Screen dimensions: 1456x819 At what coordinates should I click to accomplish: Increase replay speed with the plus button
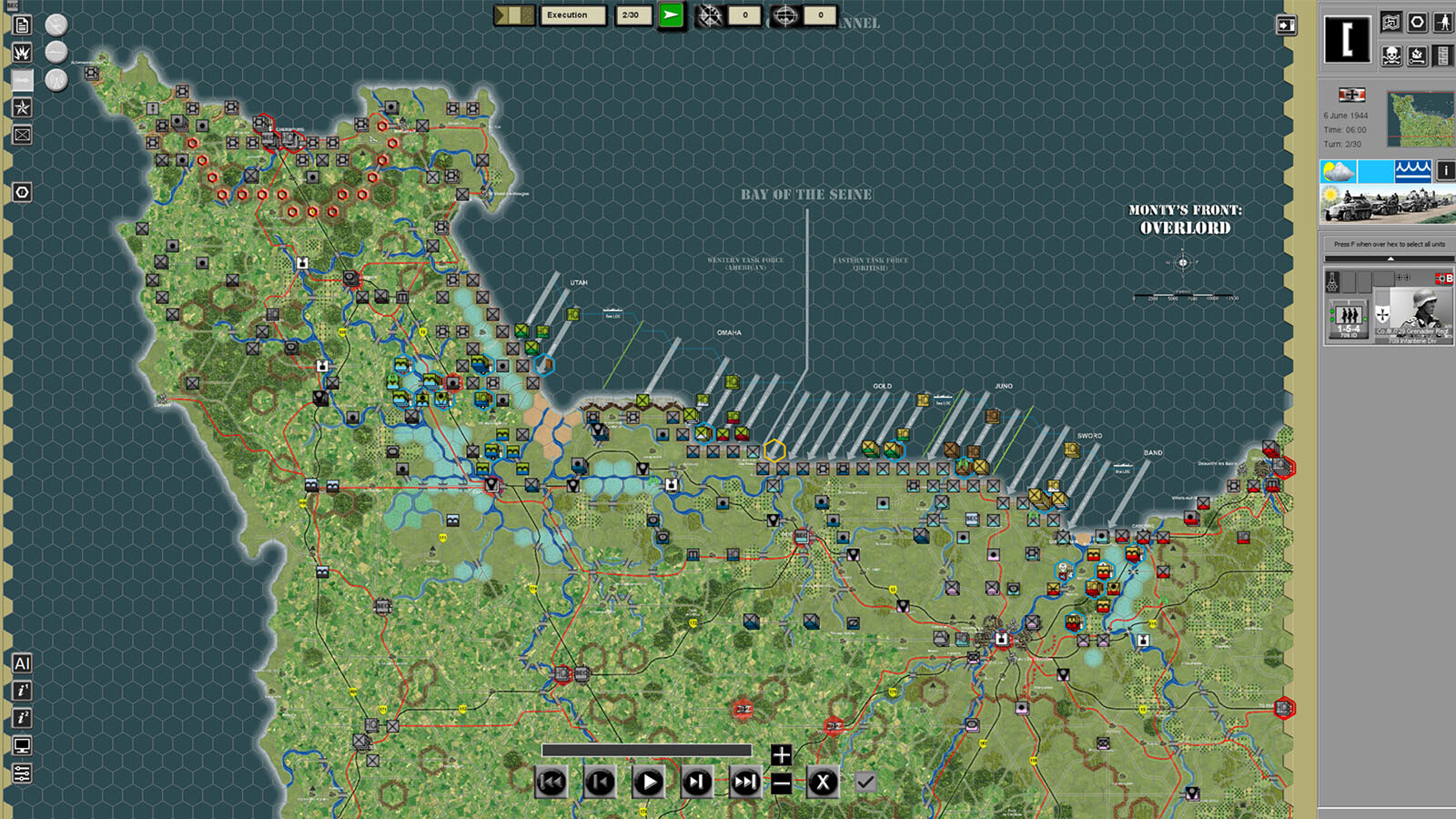781,755
